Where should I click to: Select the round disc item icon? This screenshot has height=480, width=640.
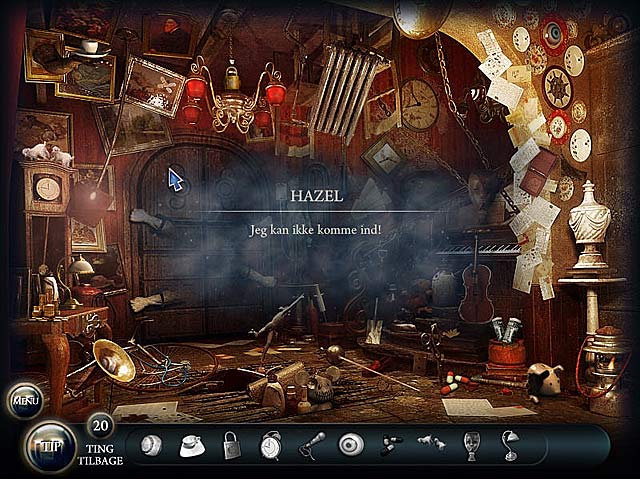point(351,445)
